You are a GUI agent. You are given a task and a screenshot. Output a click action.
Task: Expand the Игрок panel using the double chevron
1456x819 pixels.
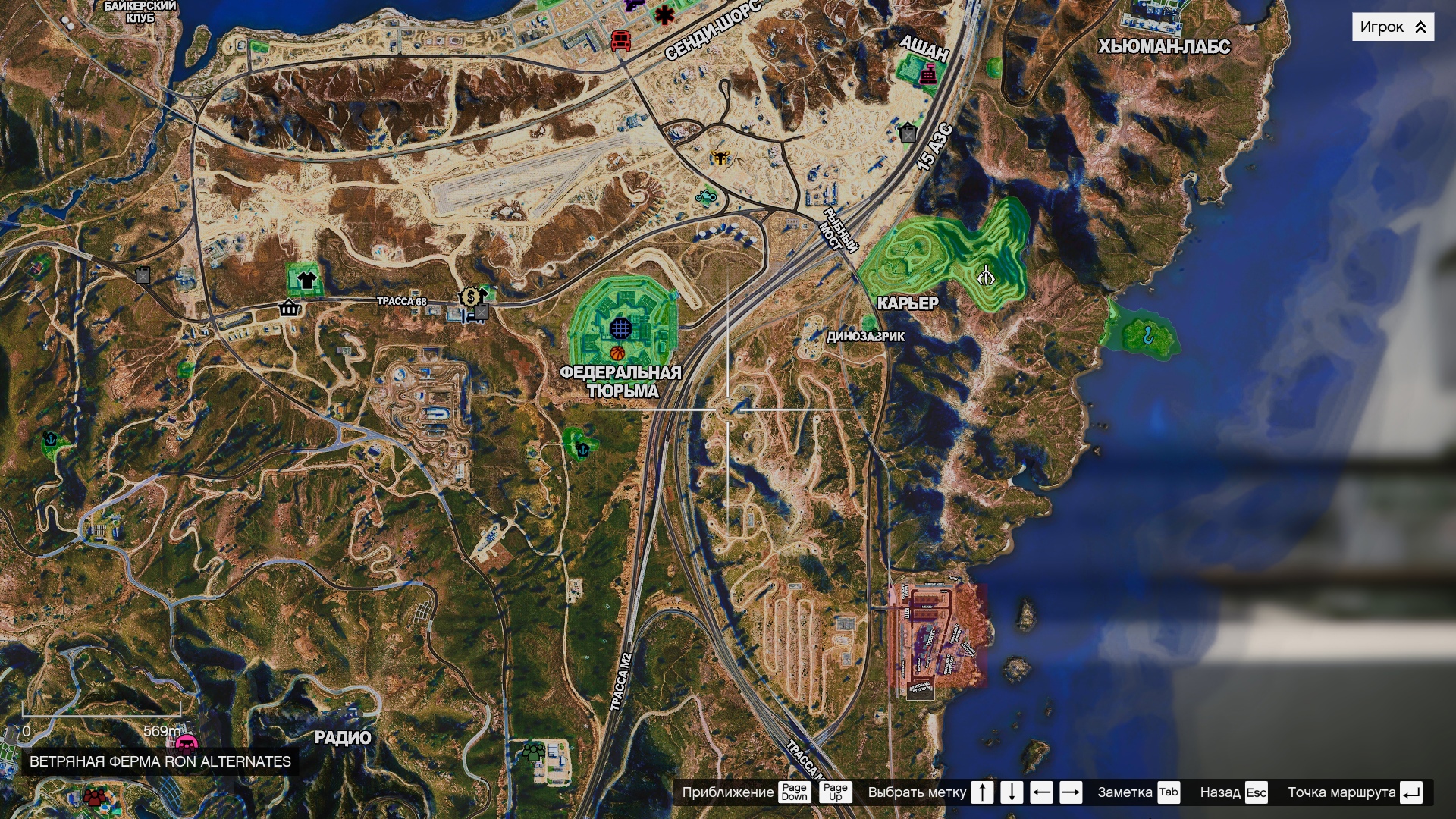pyautogui.click(x=1420, y=27)
